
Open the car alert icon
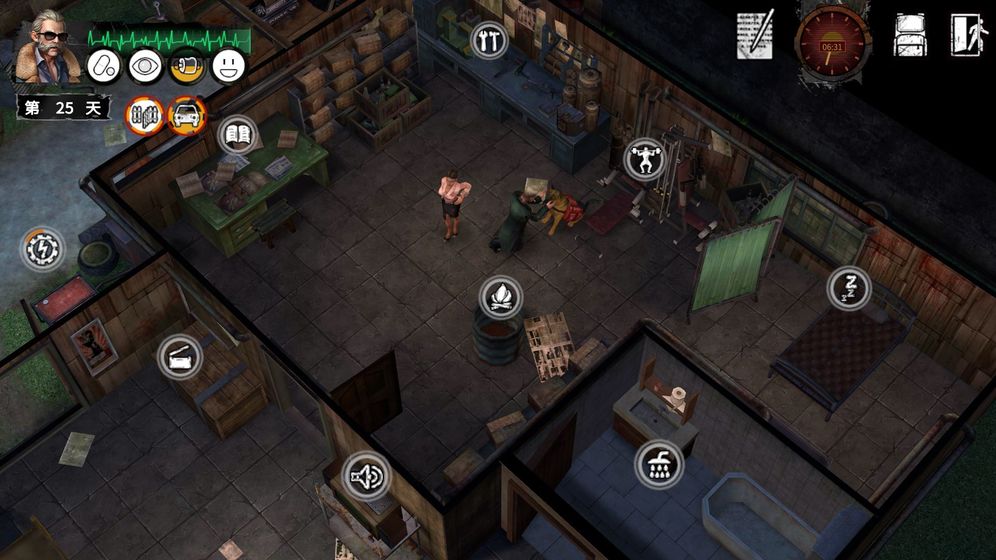coord(187,116)
